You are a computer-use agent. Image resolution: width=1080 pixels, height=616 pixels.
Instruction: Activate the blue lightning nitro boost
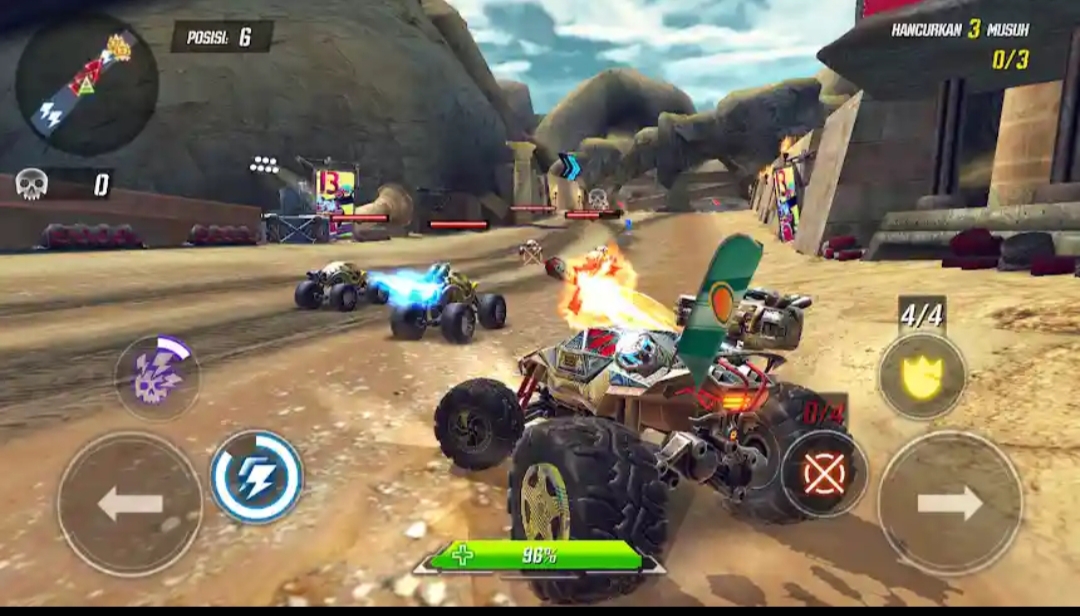click(257, 477)
